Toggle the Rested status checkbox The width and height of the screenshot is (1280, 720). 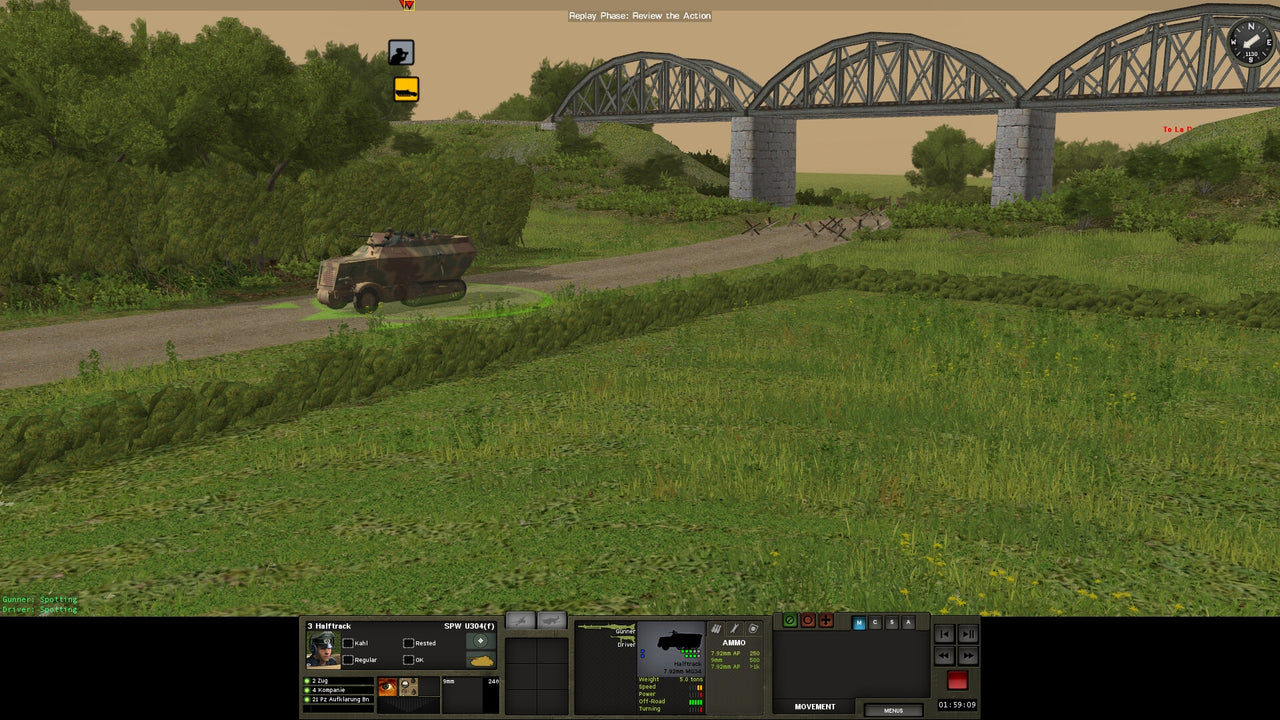[409, 643]
